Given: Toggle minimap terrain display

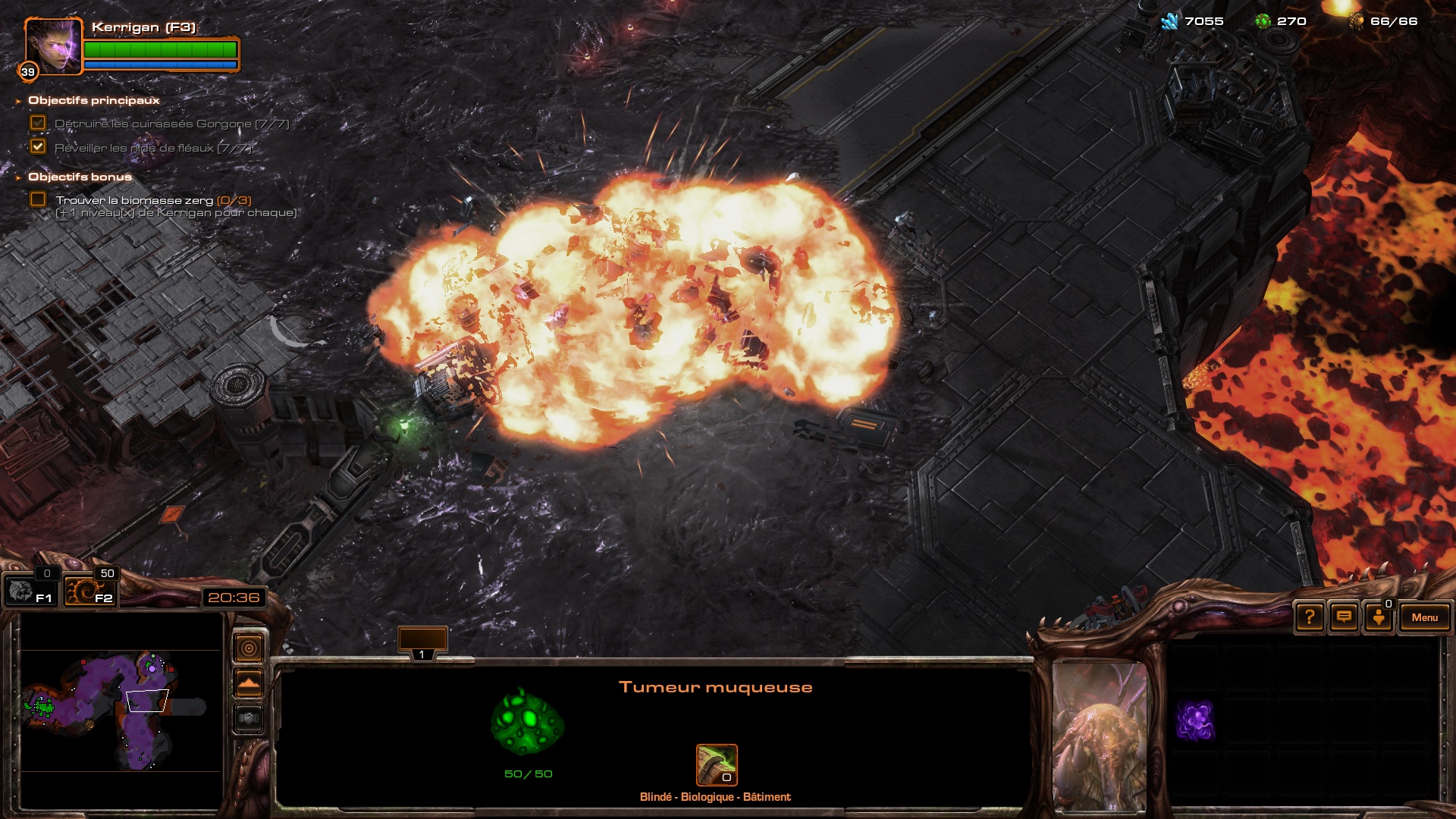Looking at the screenshot, I should tap(249, 683).
